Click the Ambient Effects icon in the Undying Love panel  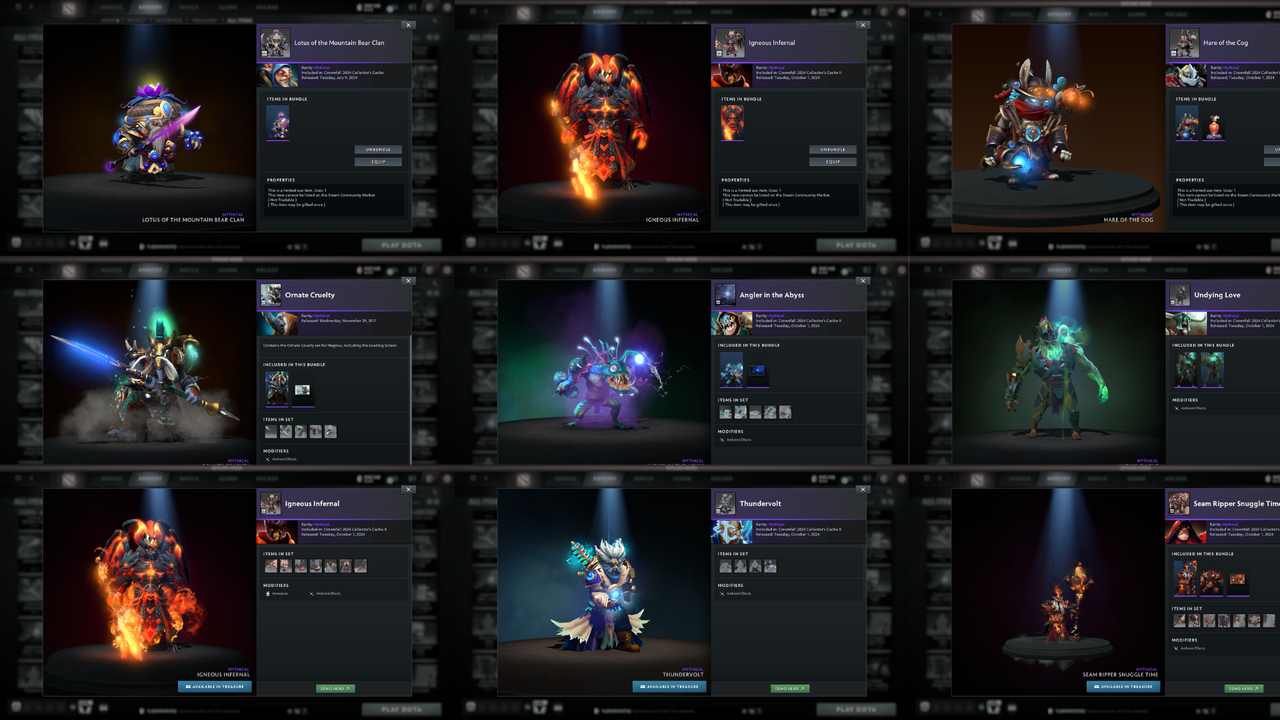click(1179, 408)
